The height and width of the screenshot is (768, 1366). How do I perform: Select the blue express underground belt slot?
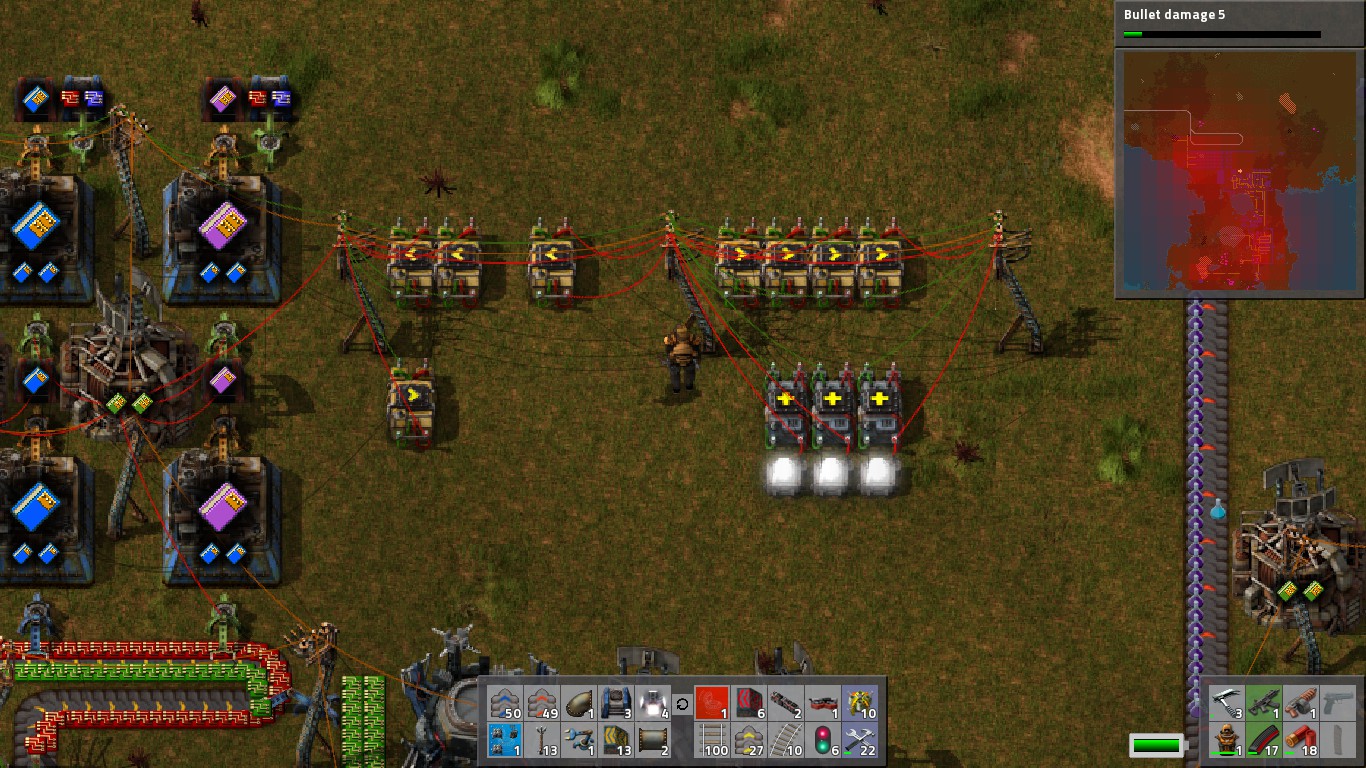[x=507, y=703]
